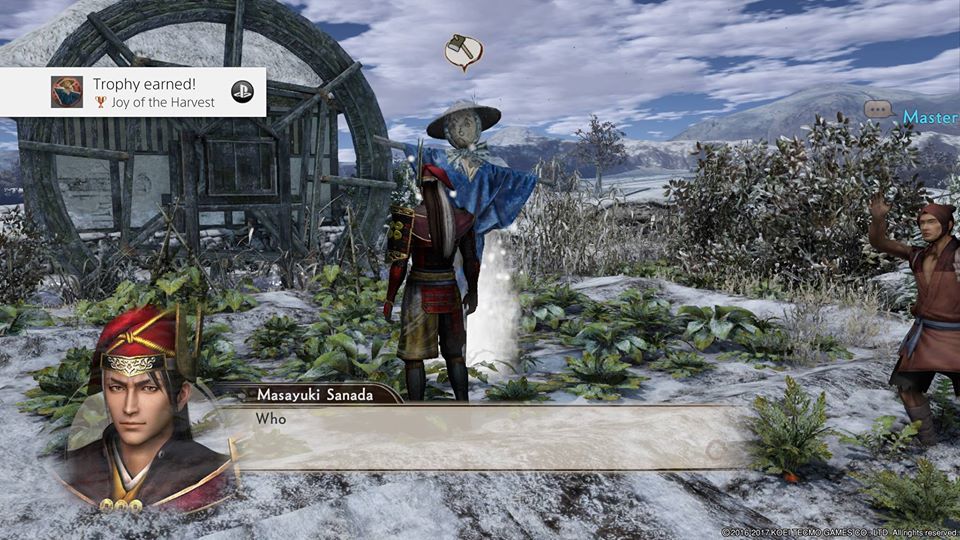Select the hammer speech bubble marker
Viewport: 960px width, 540px height.
point(463,52)
